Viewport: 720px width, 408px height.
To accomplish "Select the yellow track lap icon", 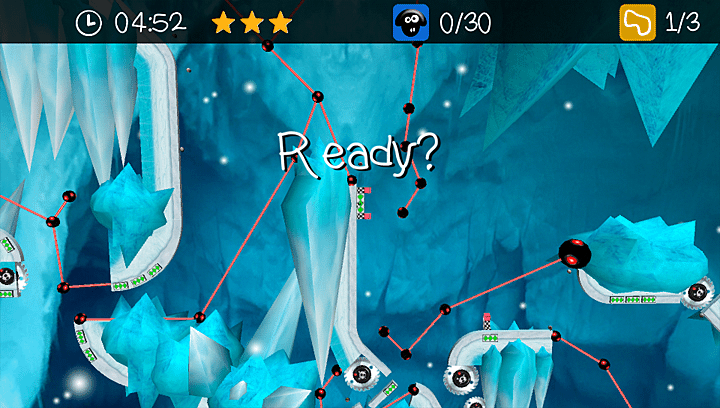I will (x=636, y=22).
